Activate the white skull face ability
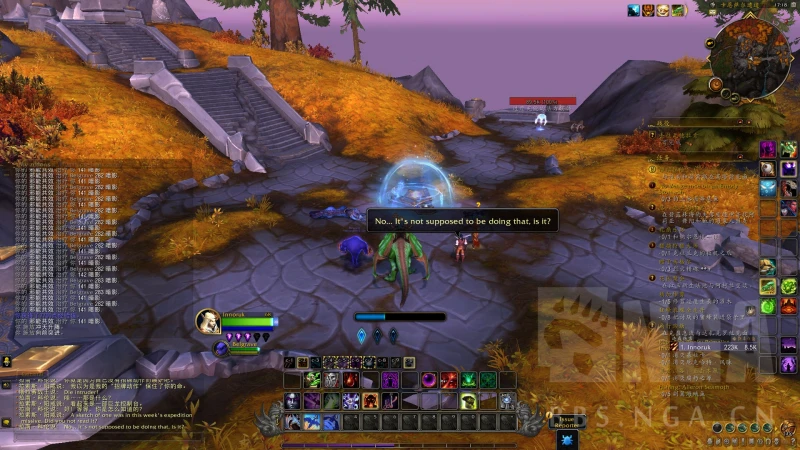Screen dimensions: 800x450 click(x=332, y=380)
